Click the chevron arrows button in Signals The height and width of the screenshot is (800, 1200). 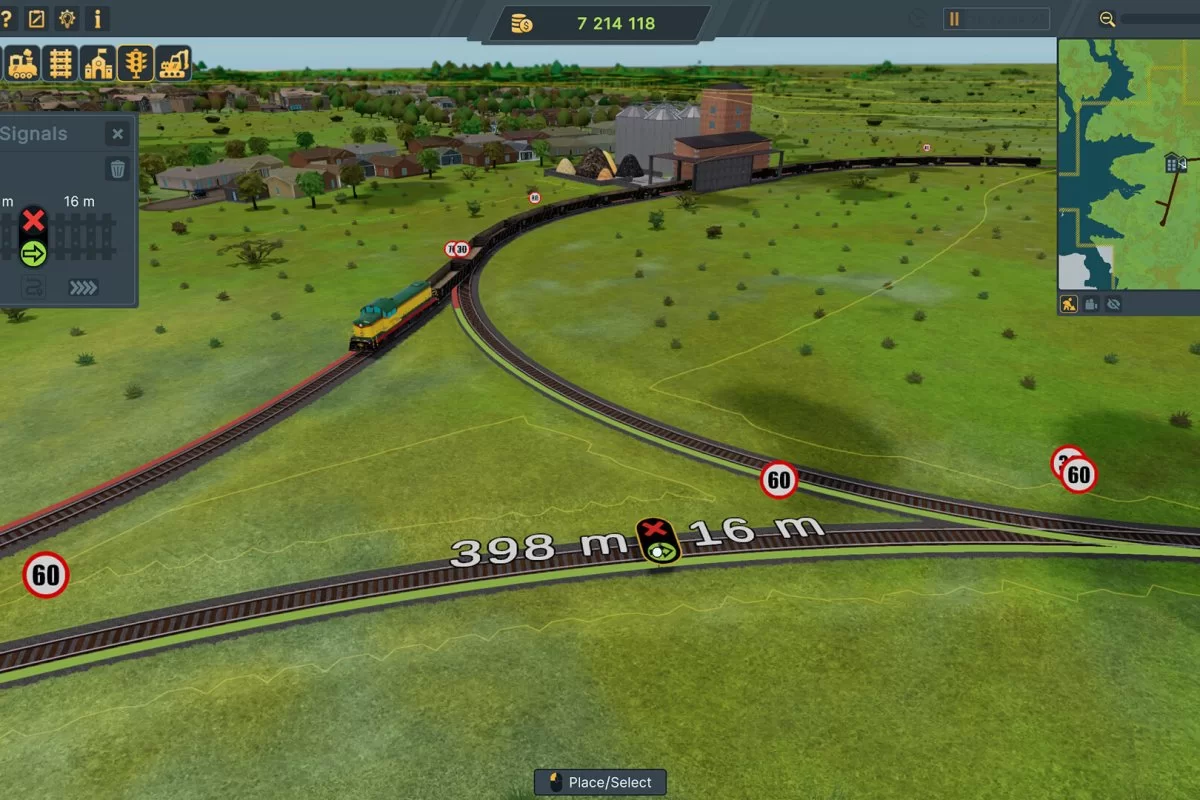83,288
